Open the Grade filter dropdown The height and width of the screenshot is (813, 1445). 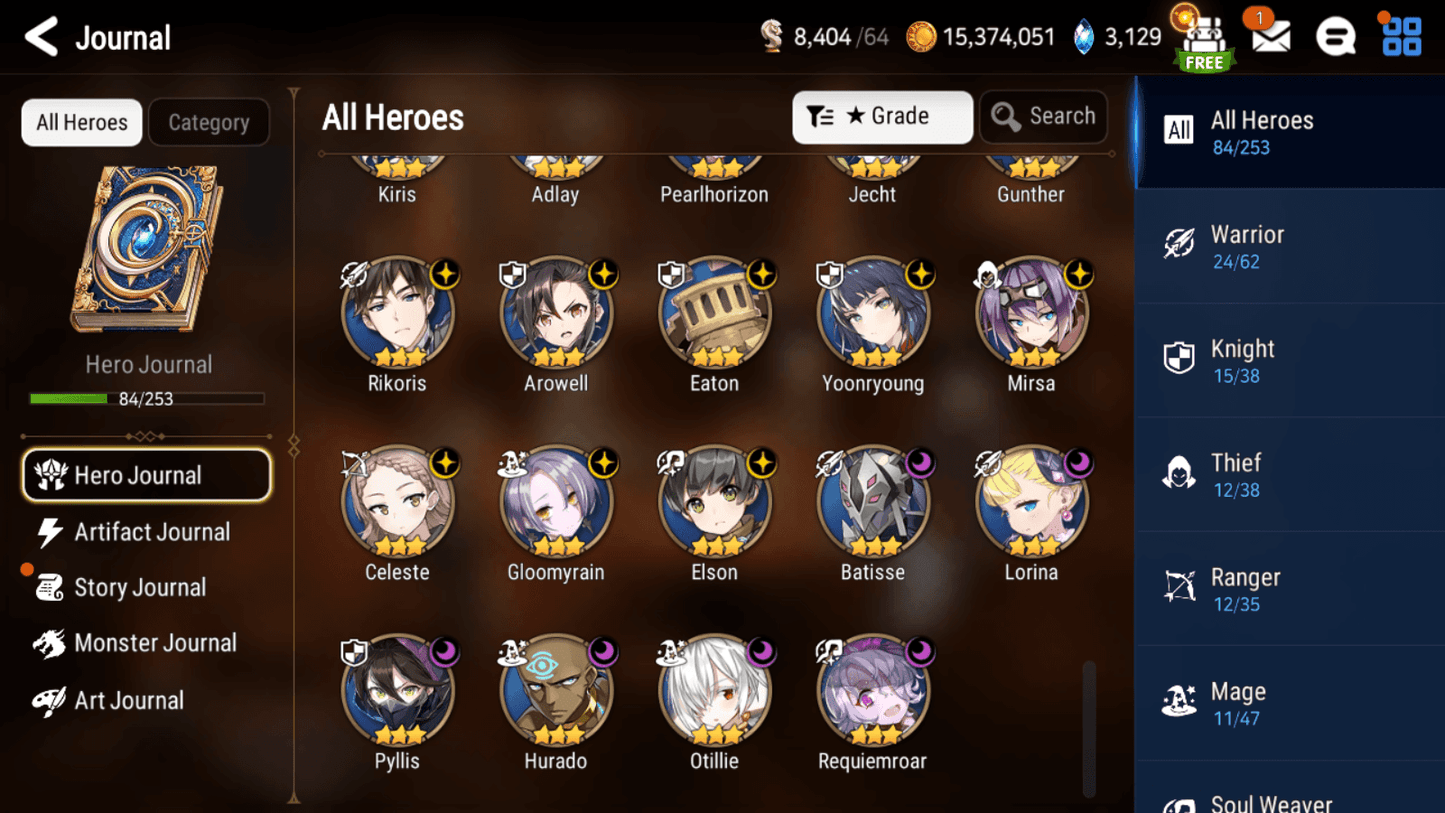coord(881,116)
